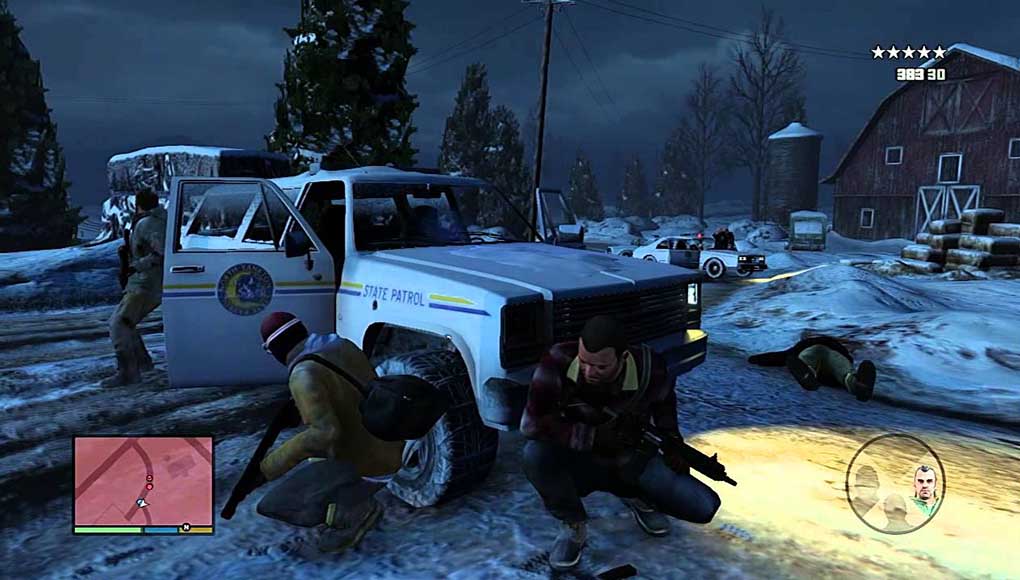1020x580 pixels.
Task: Click the north 'N' compass marker
Action: [185, 527]
